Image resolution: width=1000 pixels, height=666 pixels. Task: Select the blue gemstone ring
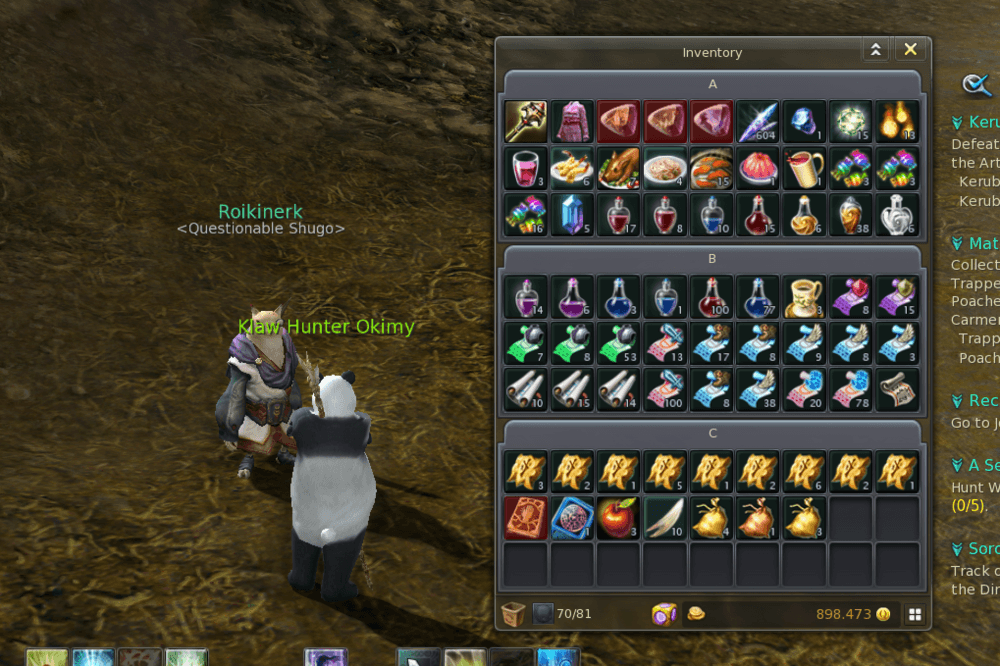(804, 121)
